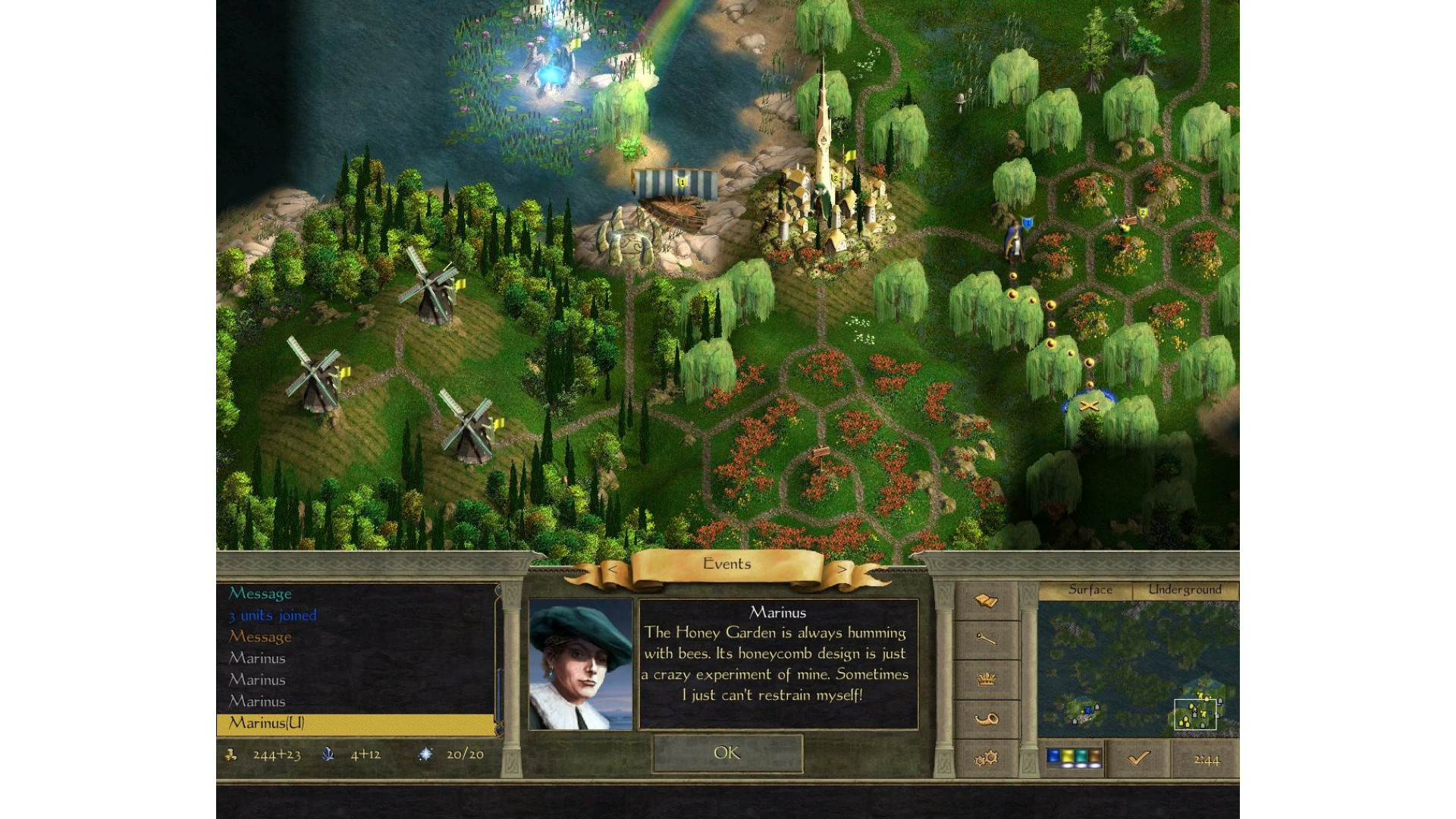The width and height of the screenshot is (1456, 819).
Task: Open the crown icon button
Action: (x=985, y=679)
